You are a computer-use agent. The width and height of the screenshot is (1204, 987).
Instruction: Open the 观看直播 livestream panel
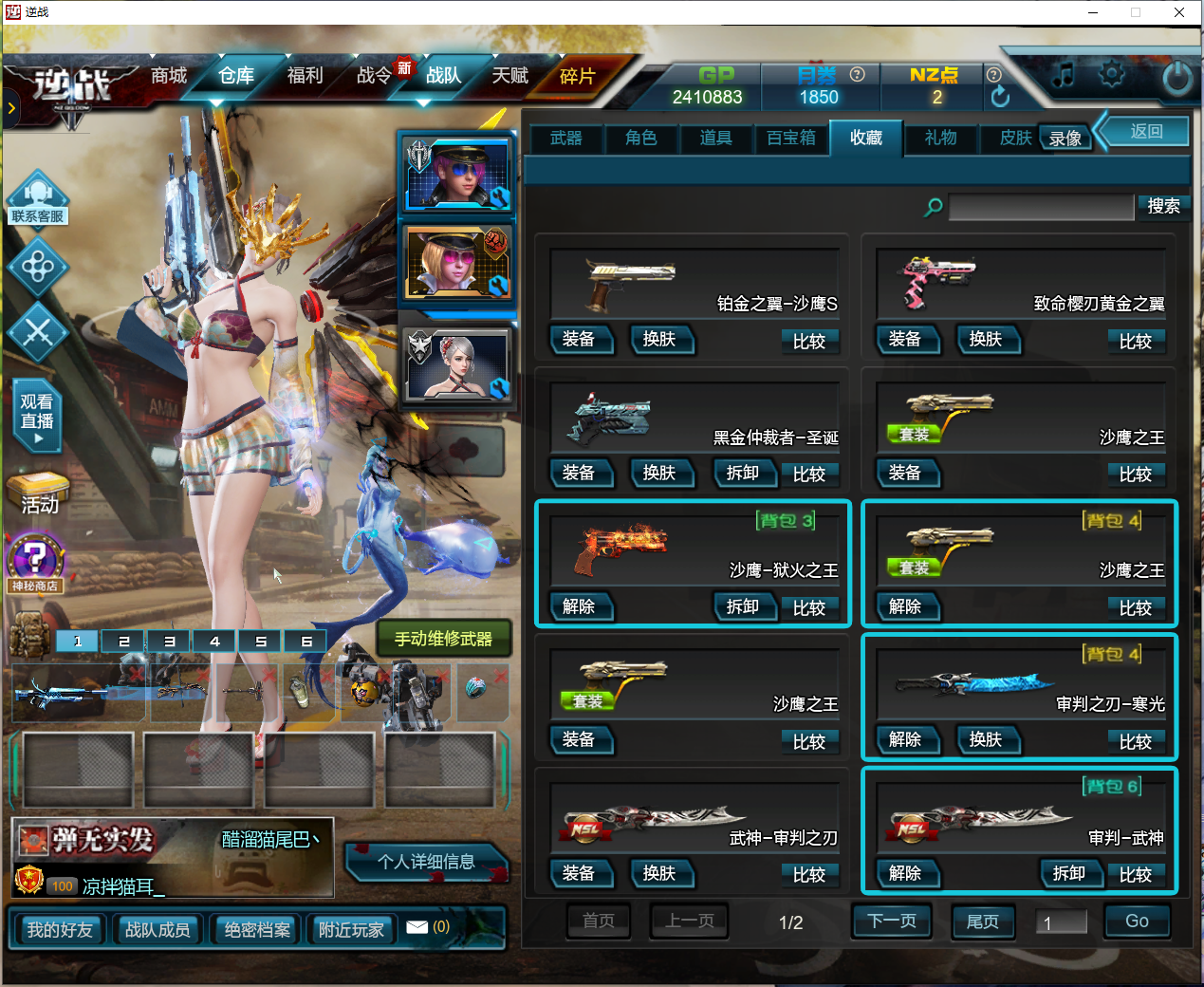[37, 417]
